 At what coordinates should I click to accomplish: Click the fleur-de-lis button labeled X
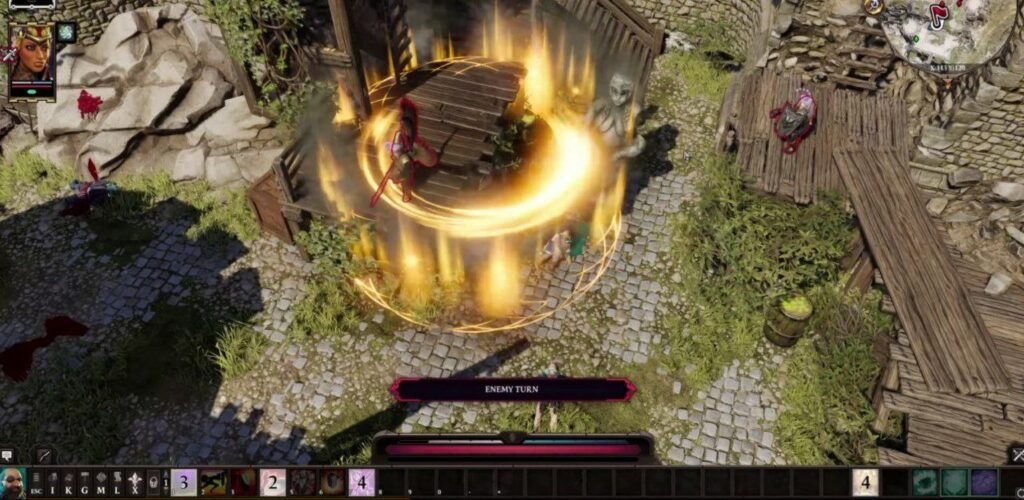133,482
